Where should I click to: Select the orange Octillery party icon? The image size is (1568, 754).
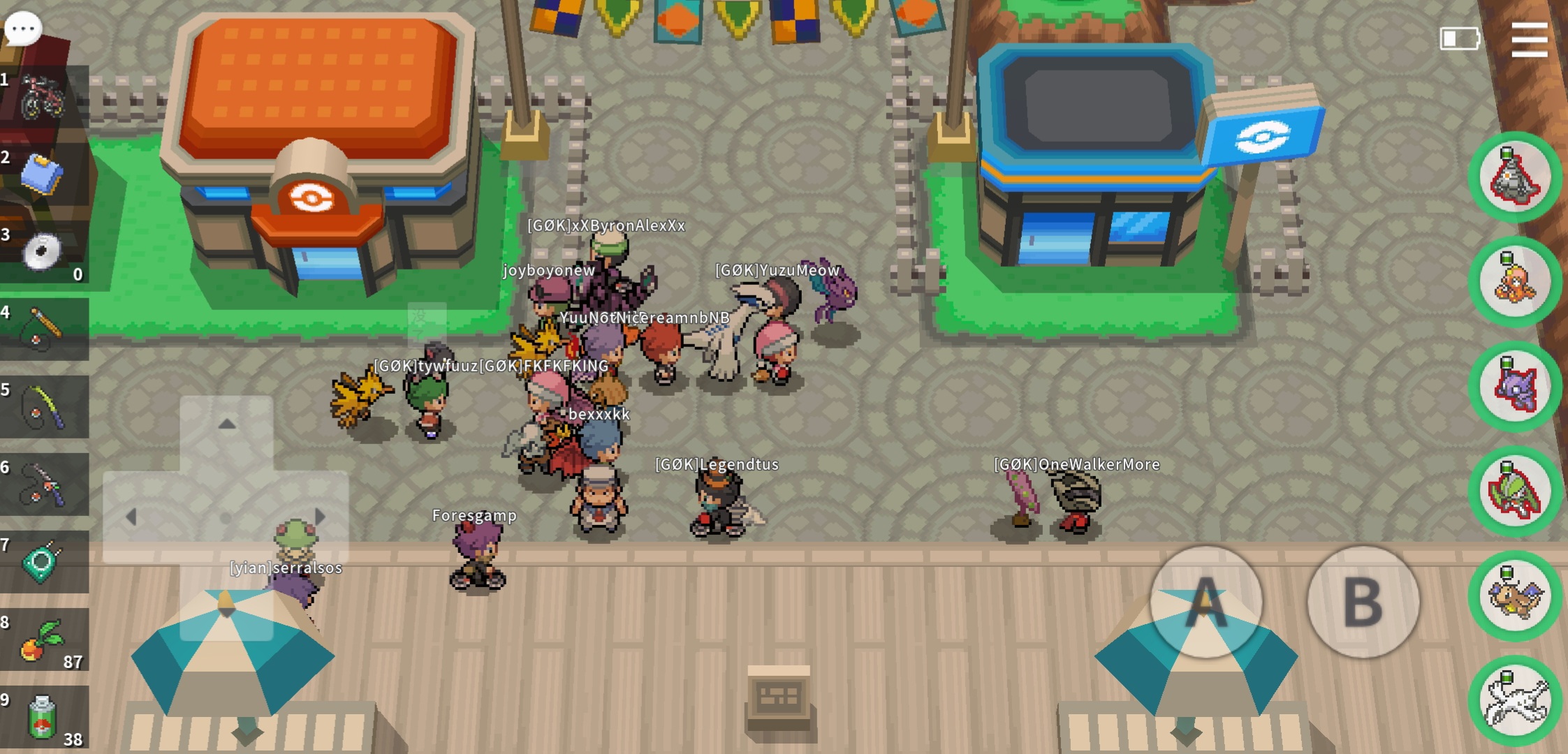pyautogui.click(x=1514, y=282)
